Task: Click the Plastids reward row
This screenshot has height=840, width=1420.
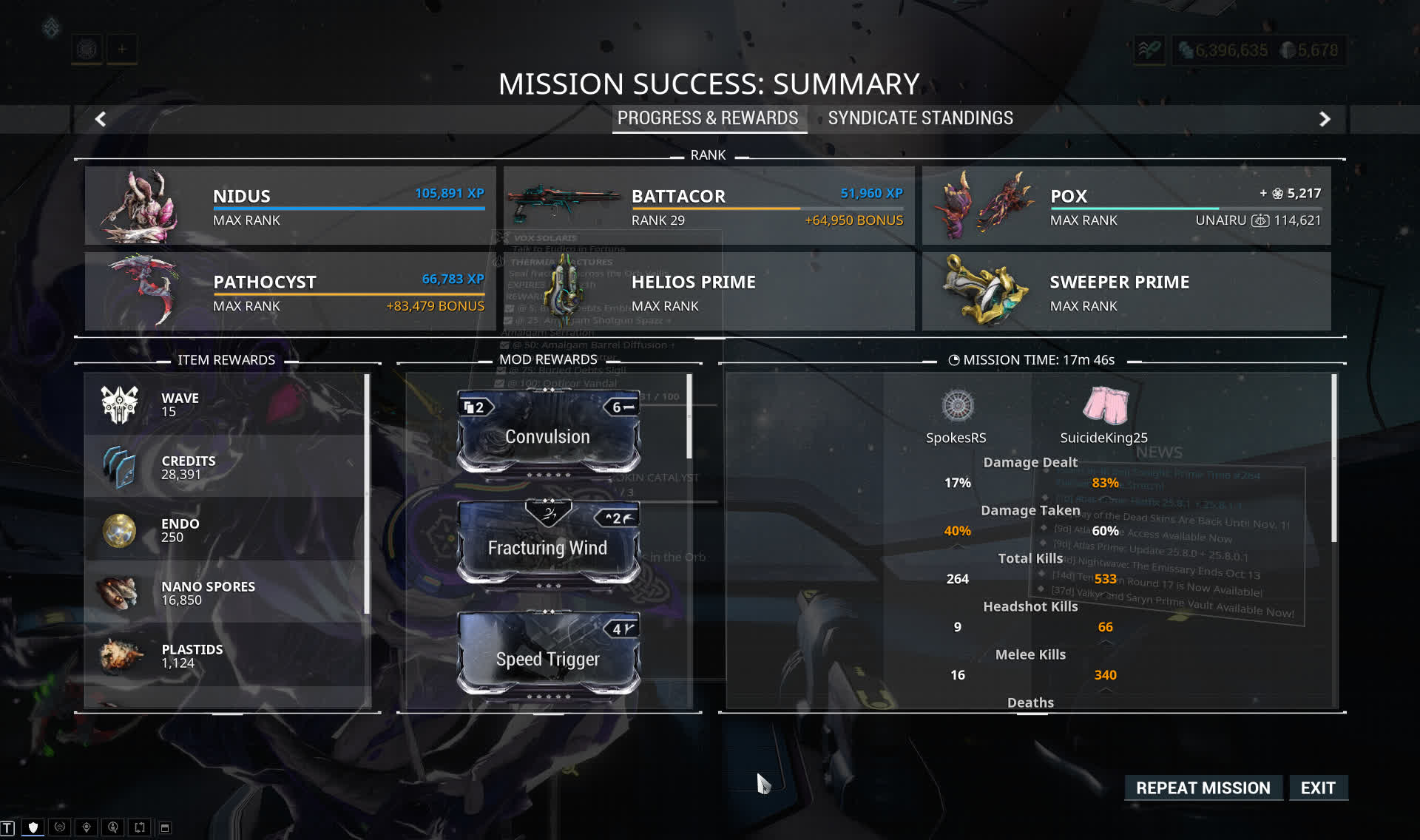Action: coord(226,655)
